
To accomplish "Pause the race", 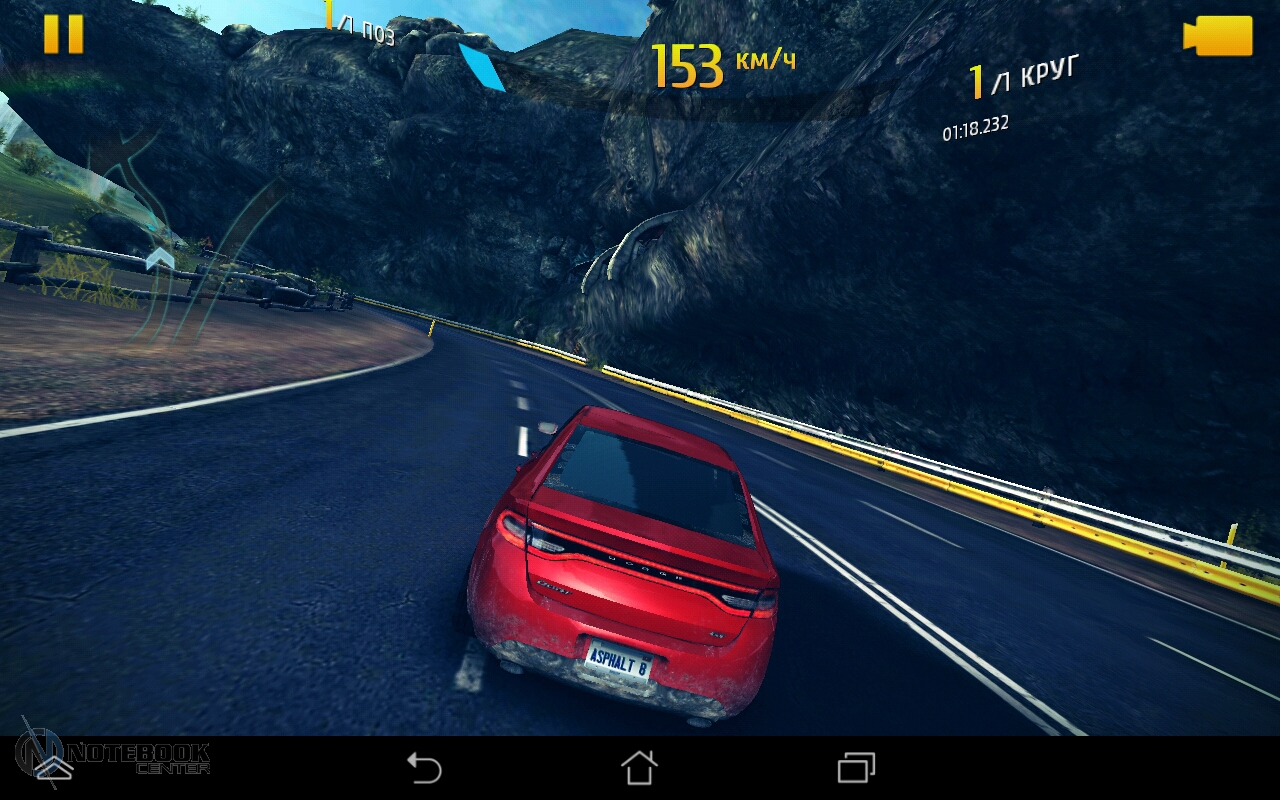I will (63, 34).
